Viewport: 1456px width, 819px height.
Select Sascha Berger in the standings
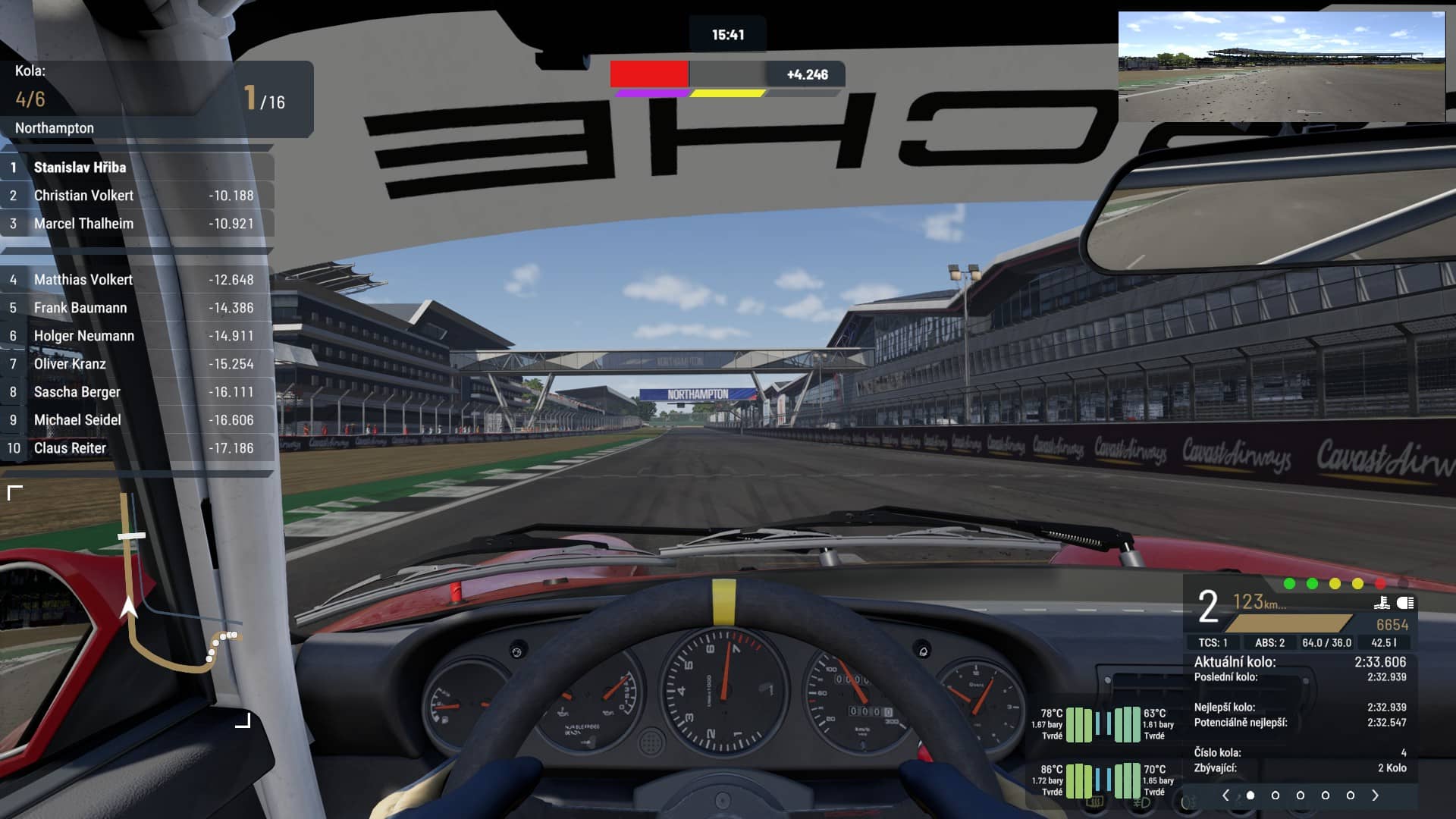point(136,392)
